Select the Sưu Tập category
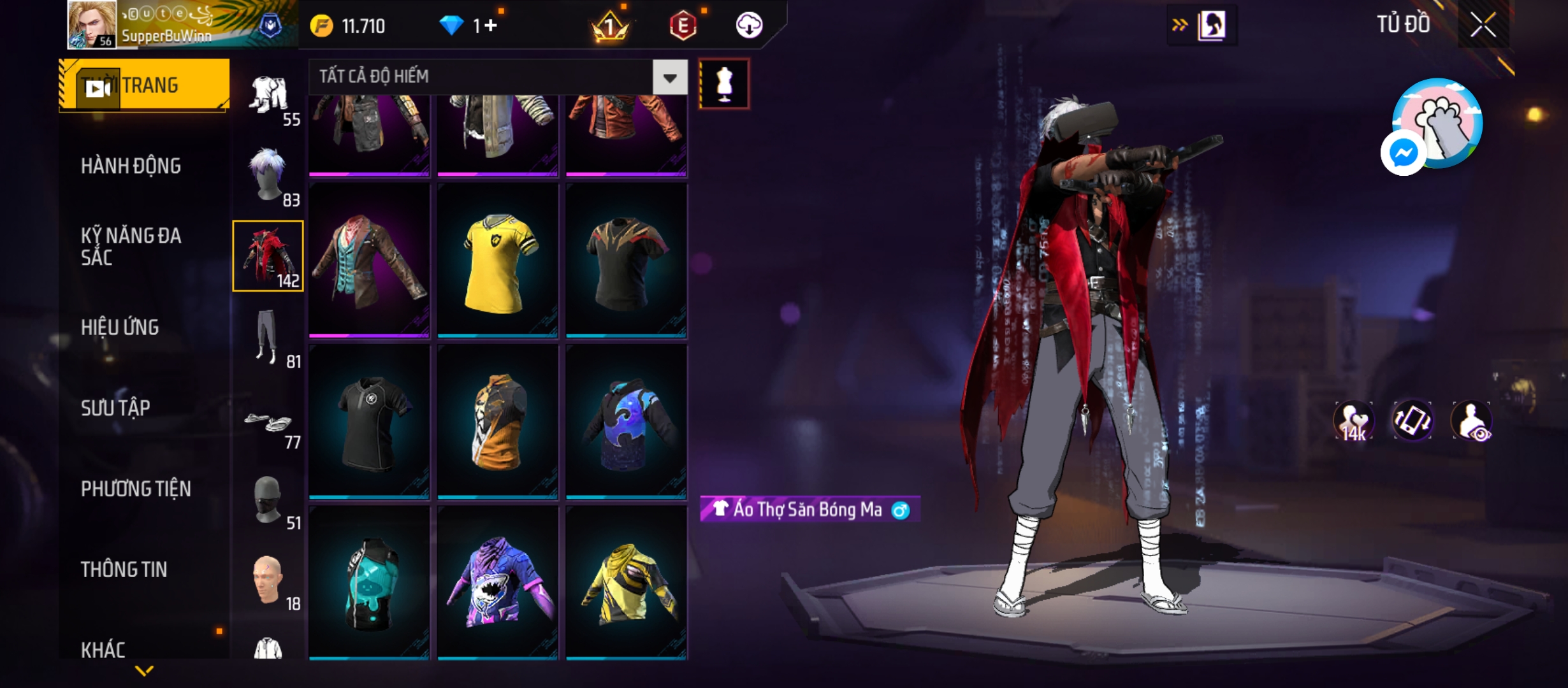Viewport: 1568px width, 688px height. pyautogui.click(x=115, y=408)
